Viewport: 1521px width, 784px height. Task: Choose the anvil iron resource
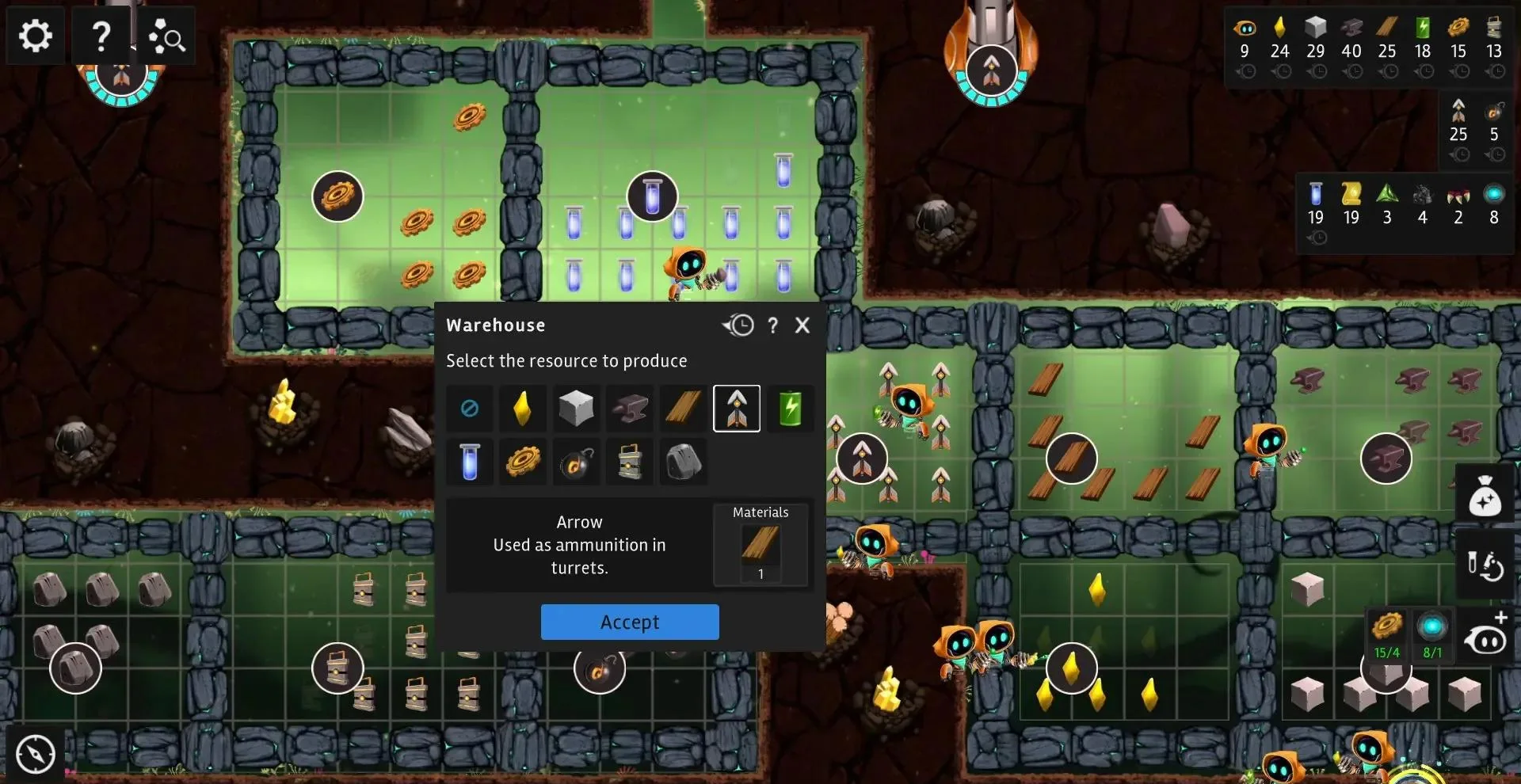click(x=630, y=409)
